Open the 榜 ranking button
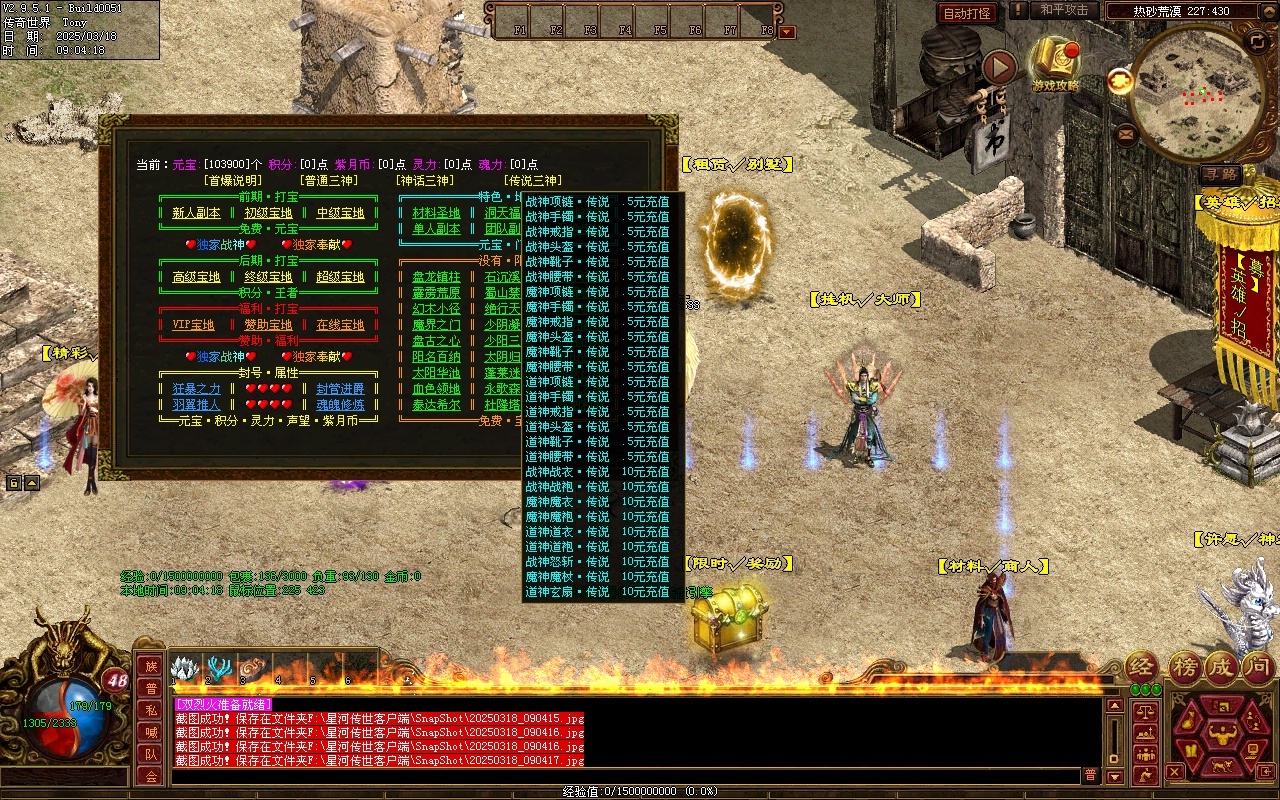 1185,667
